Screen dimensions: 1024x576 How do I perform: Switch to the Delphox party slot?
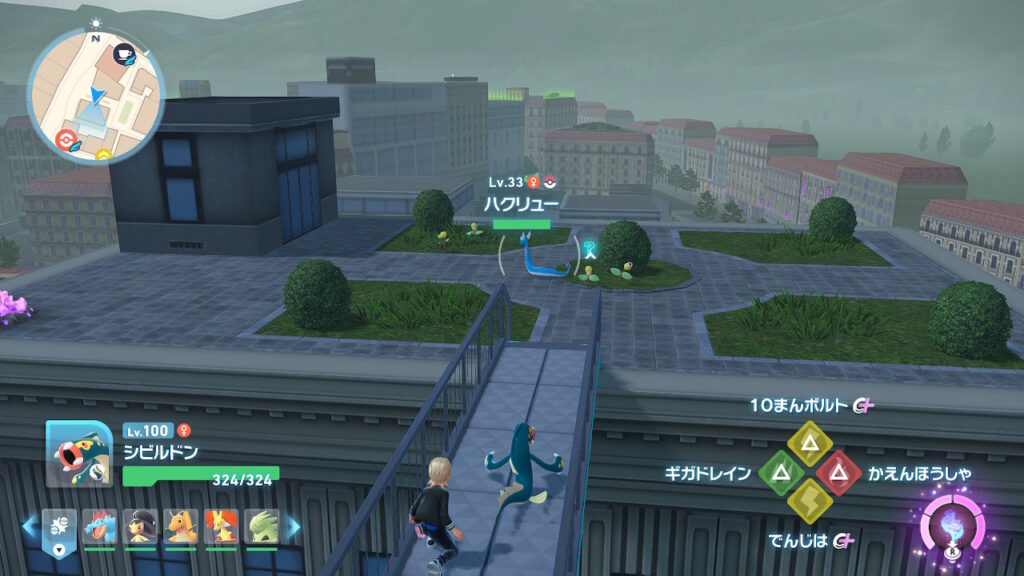click(221, 527)
